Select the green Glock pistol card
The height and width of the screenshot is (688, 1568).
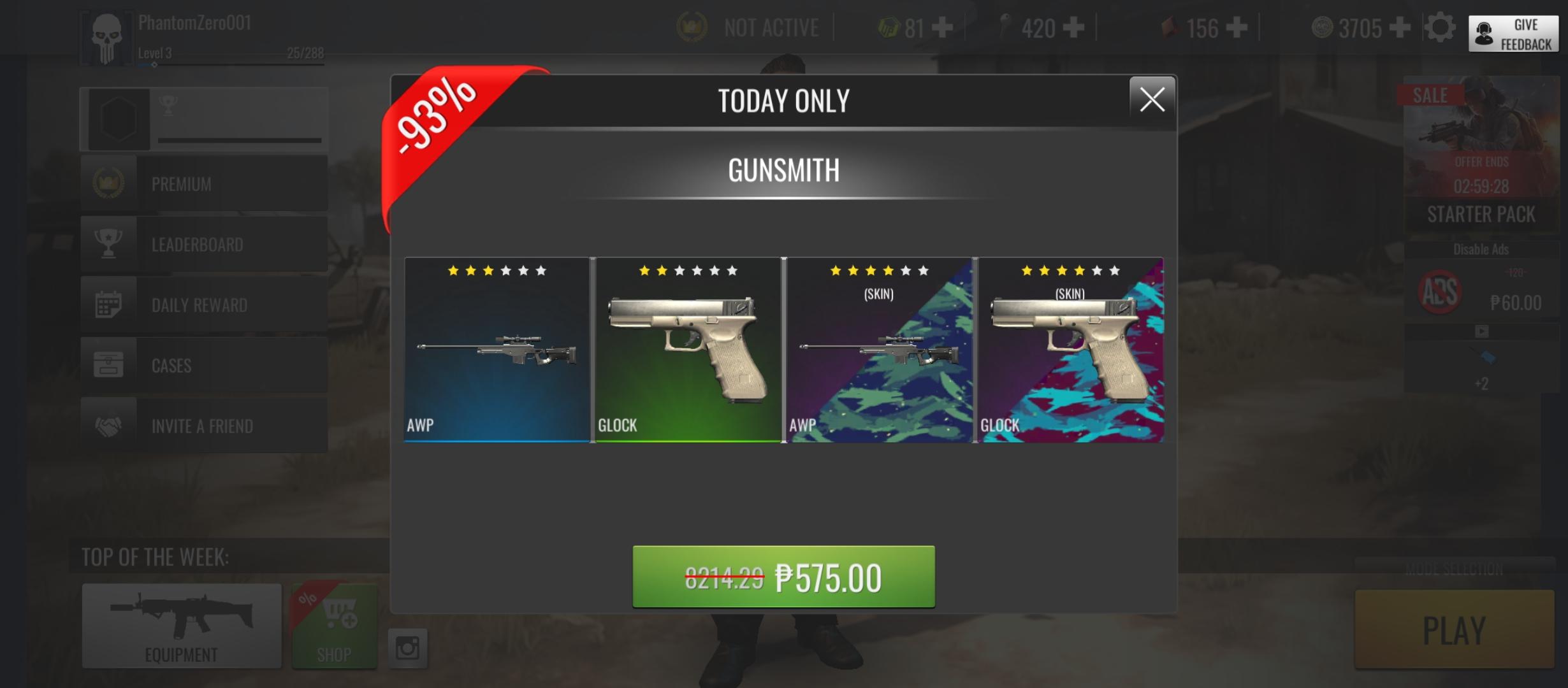[x=688, y=350]
